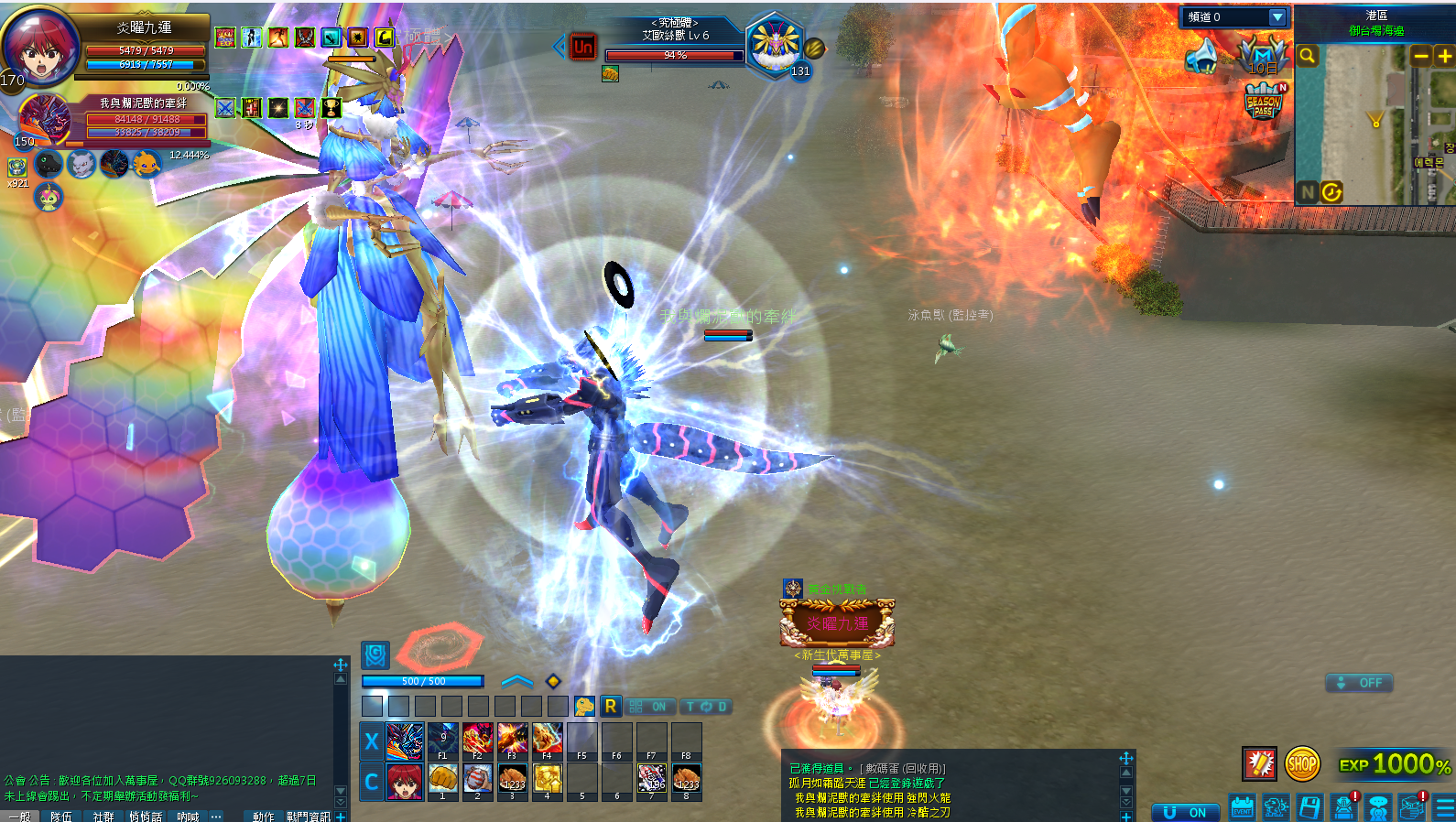Select the golden fist item in slot 1
Viewport: 1456px width, 822px height.
[442, 779]
